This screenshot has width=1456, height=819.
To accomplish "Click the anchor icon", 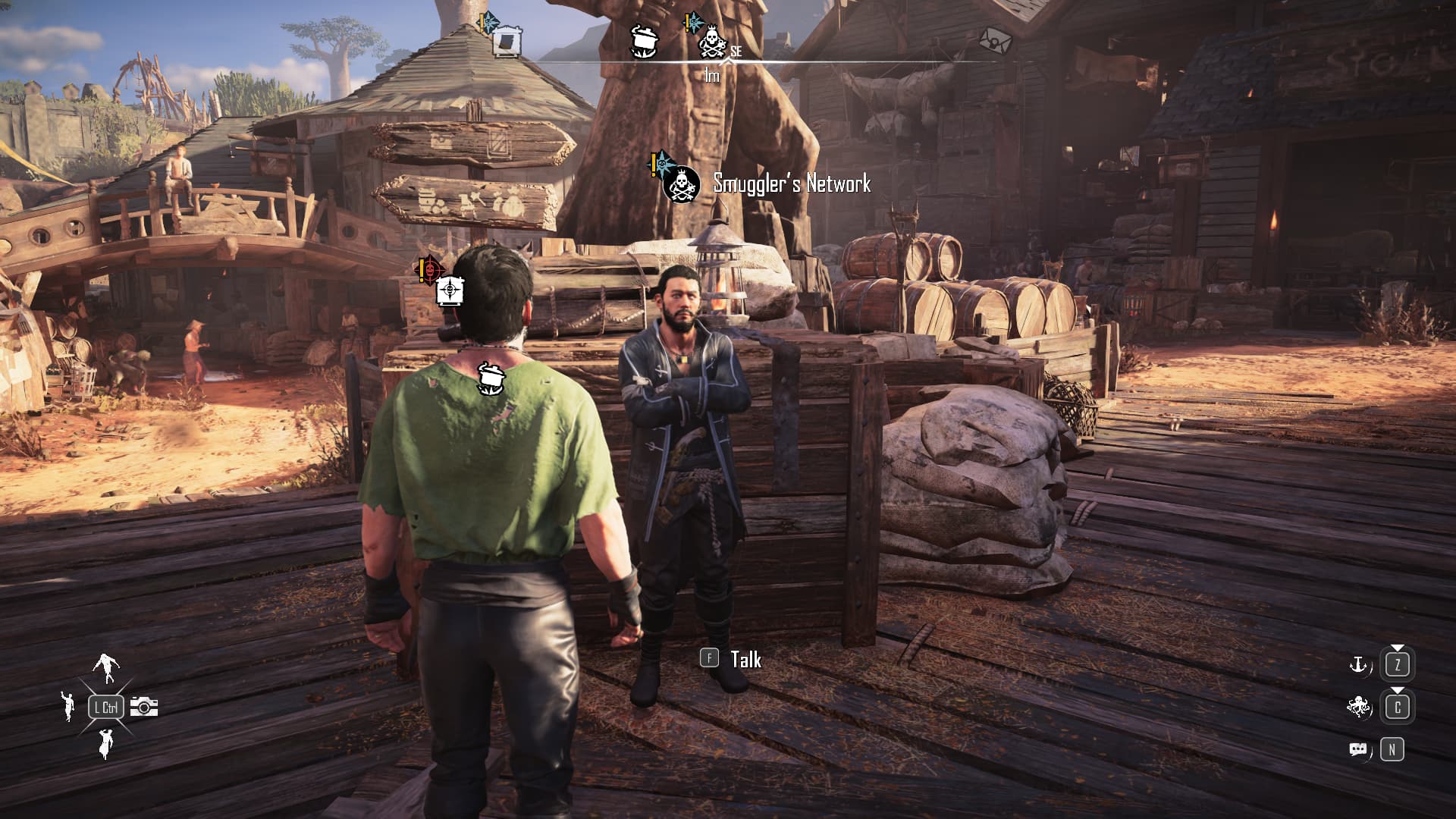I will pyautogui.click(x=1357, y=665).
